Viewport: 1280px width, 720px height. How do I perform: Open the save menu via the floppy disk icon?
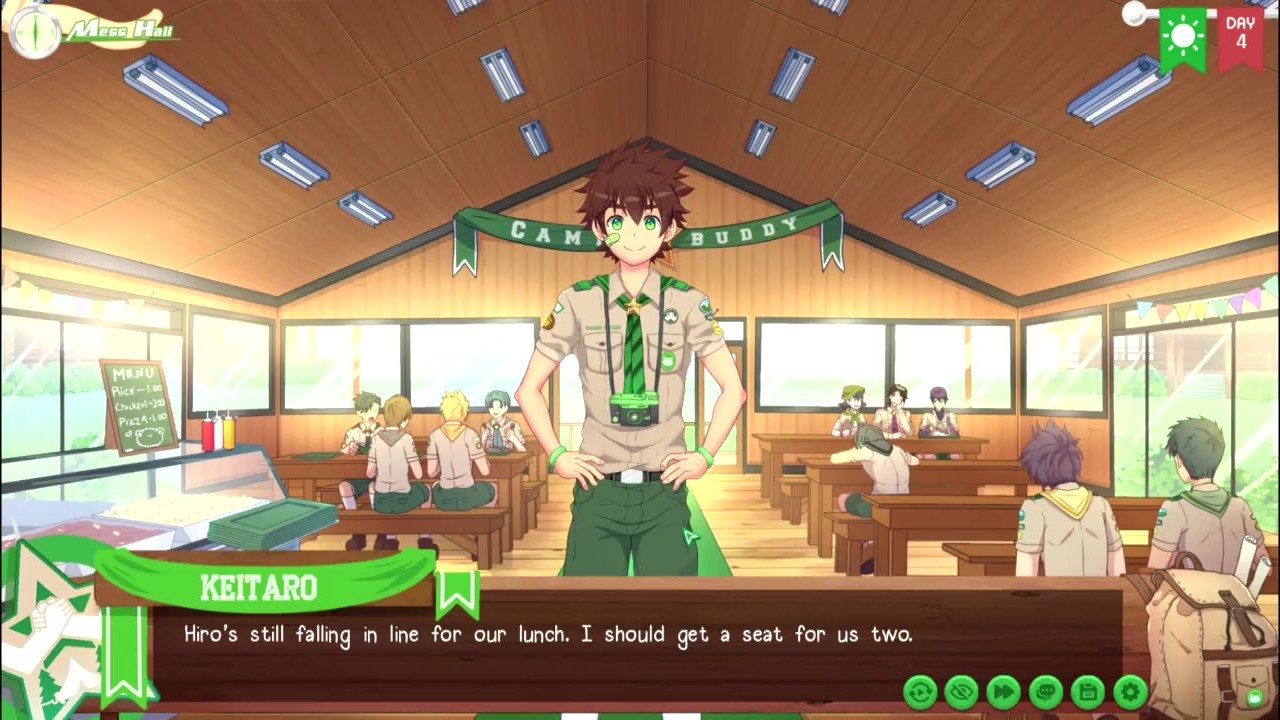(1088, 691)
